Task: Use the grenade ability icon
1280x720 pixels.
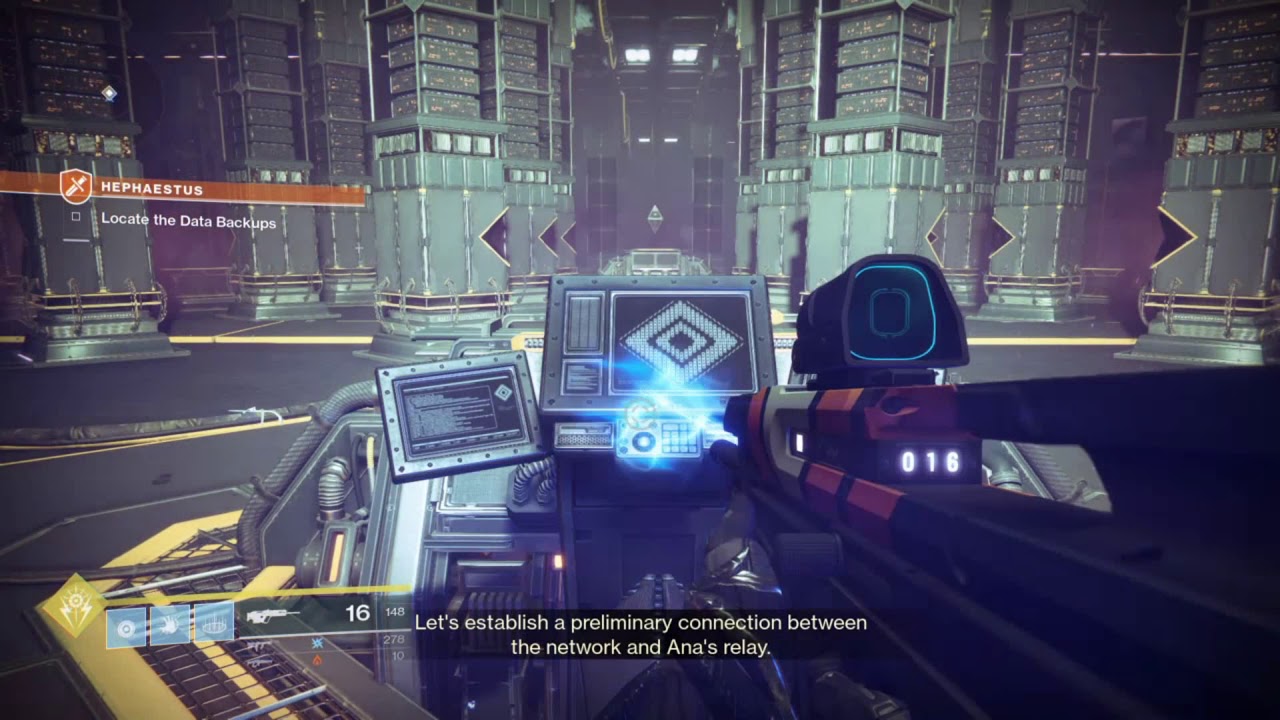Action: click(x=126, y=627)
